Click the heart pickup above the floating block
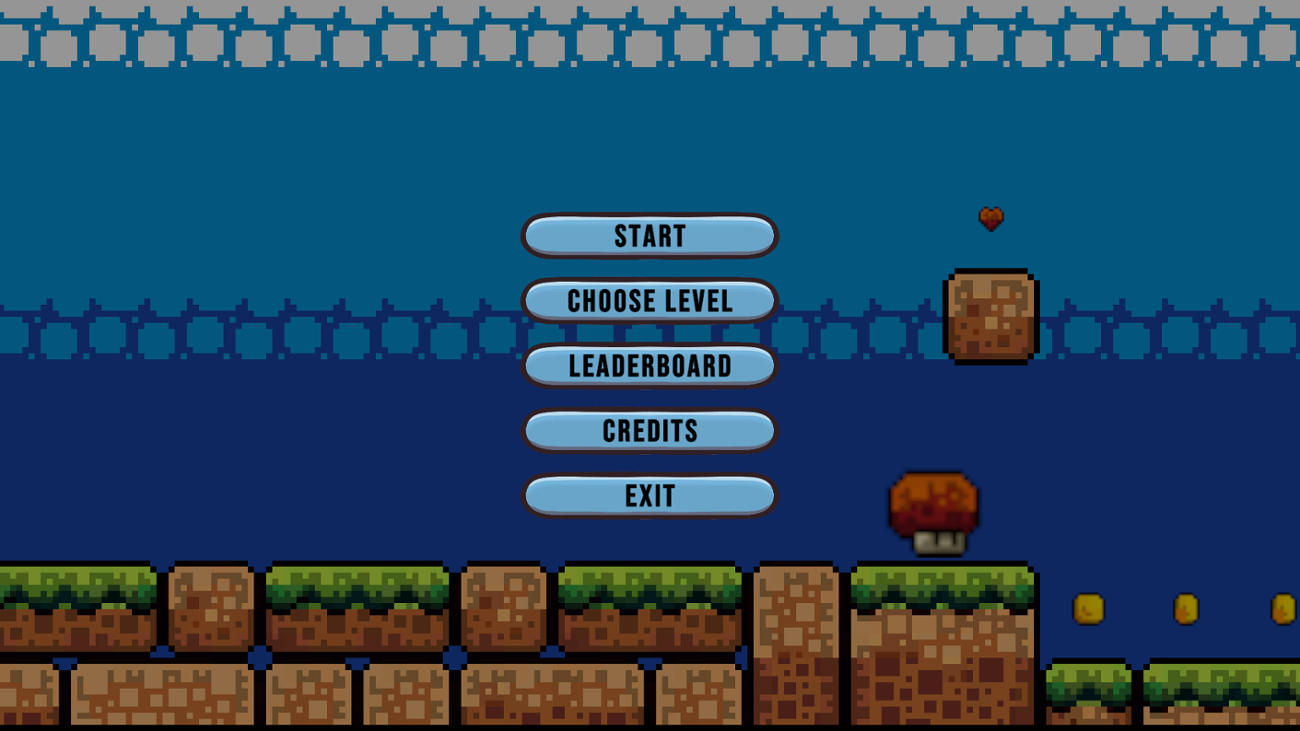The image size is (1300, 731). (991, 218)
